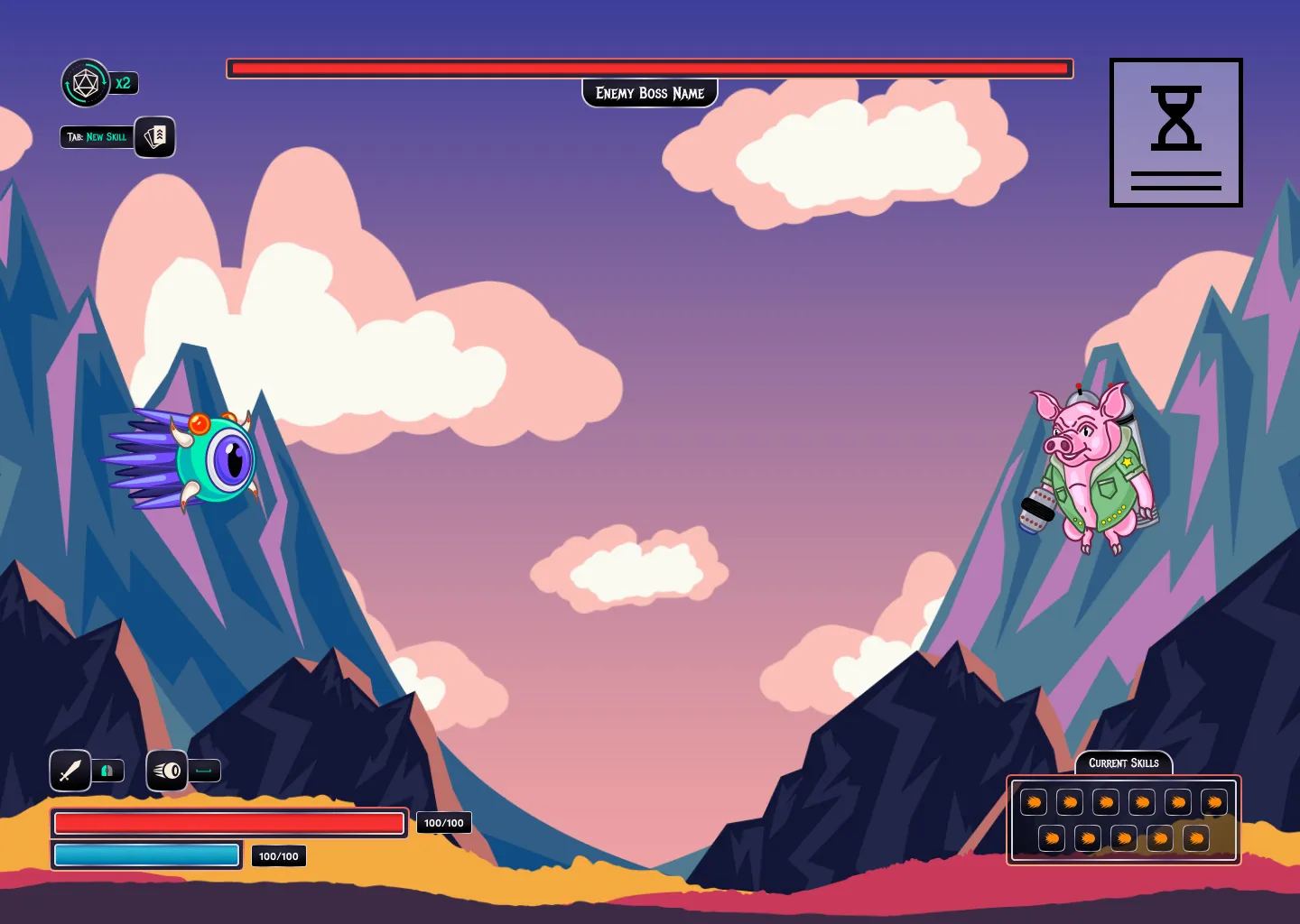
Task: Open the new skill cards button
Action: (x=155, y=137)
